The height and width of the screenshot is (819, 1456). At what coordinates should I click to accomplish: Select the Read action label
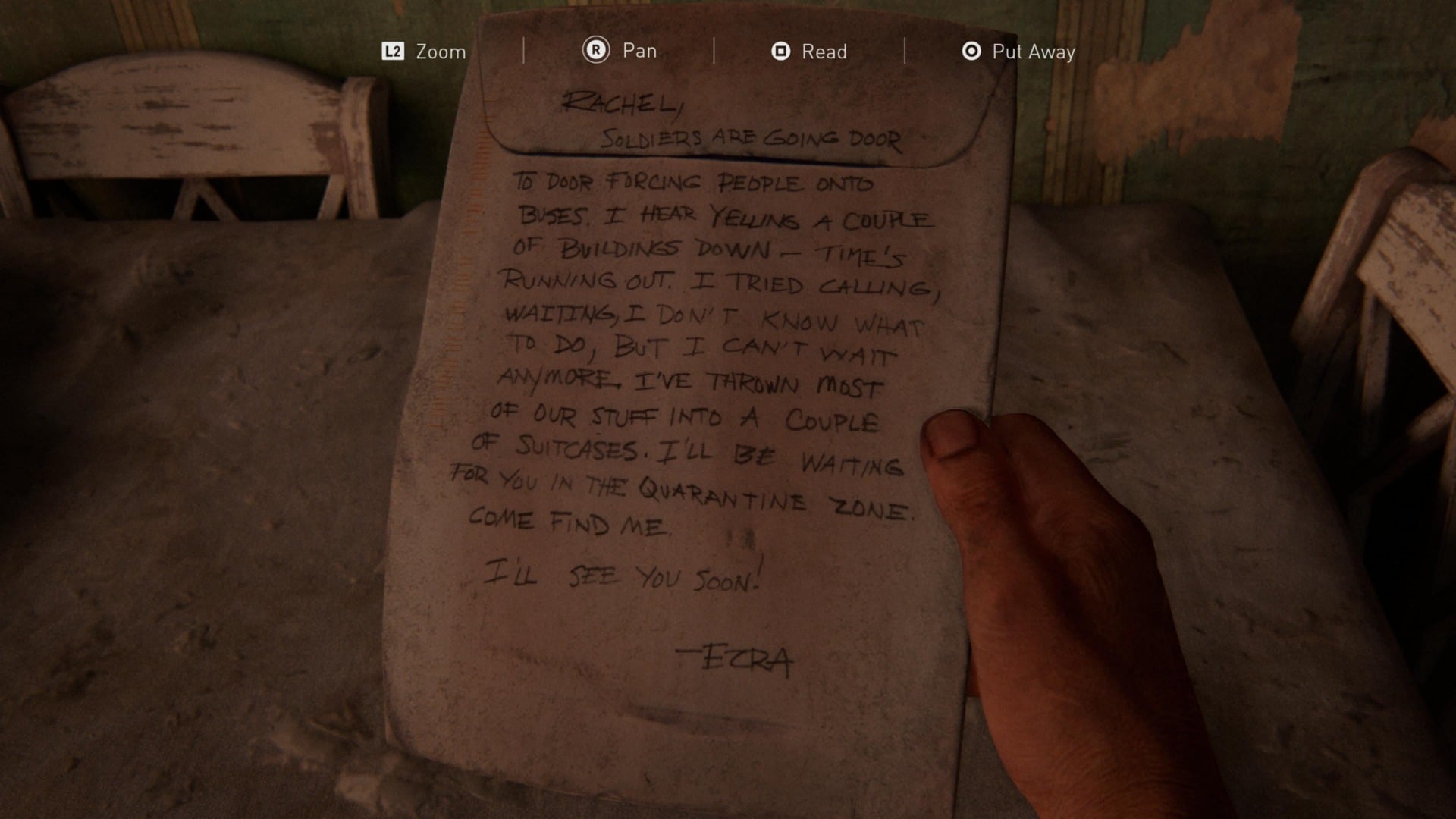point(824,52)
